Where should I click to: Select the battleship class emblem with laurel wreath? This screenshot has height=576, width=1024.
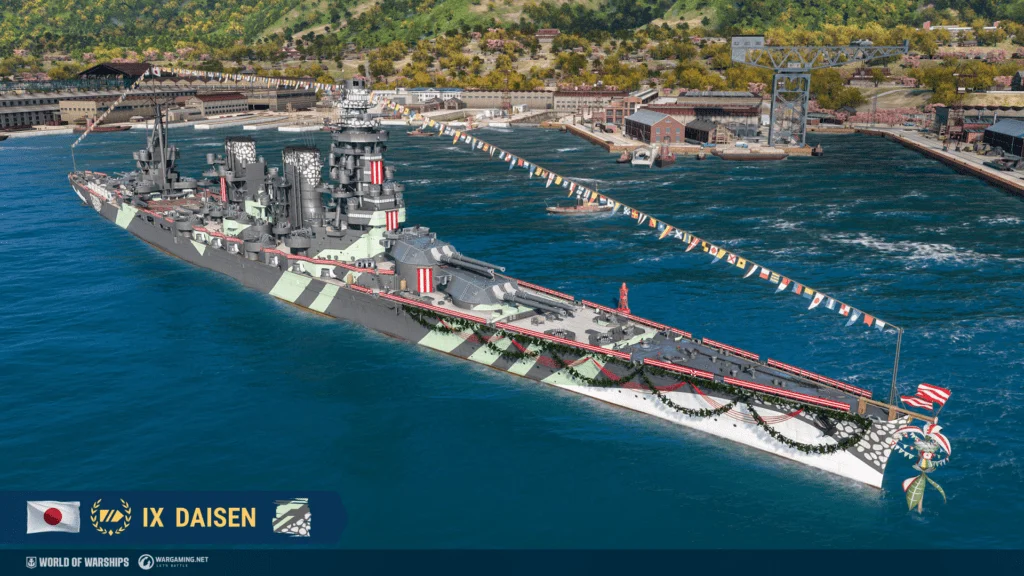tap(110, 517)
